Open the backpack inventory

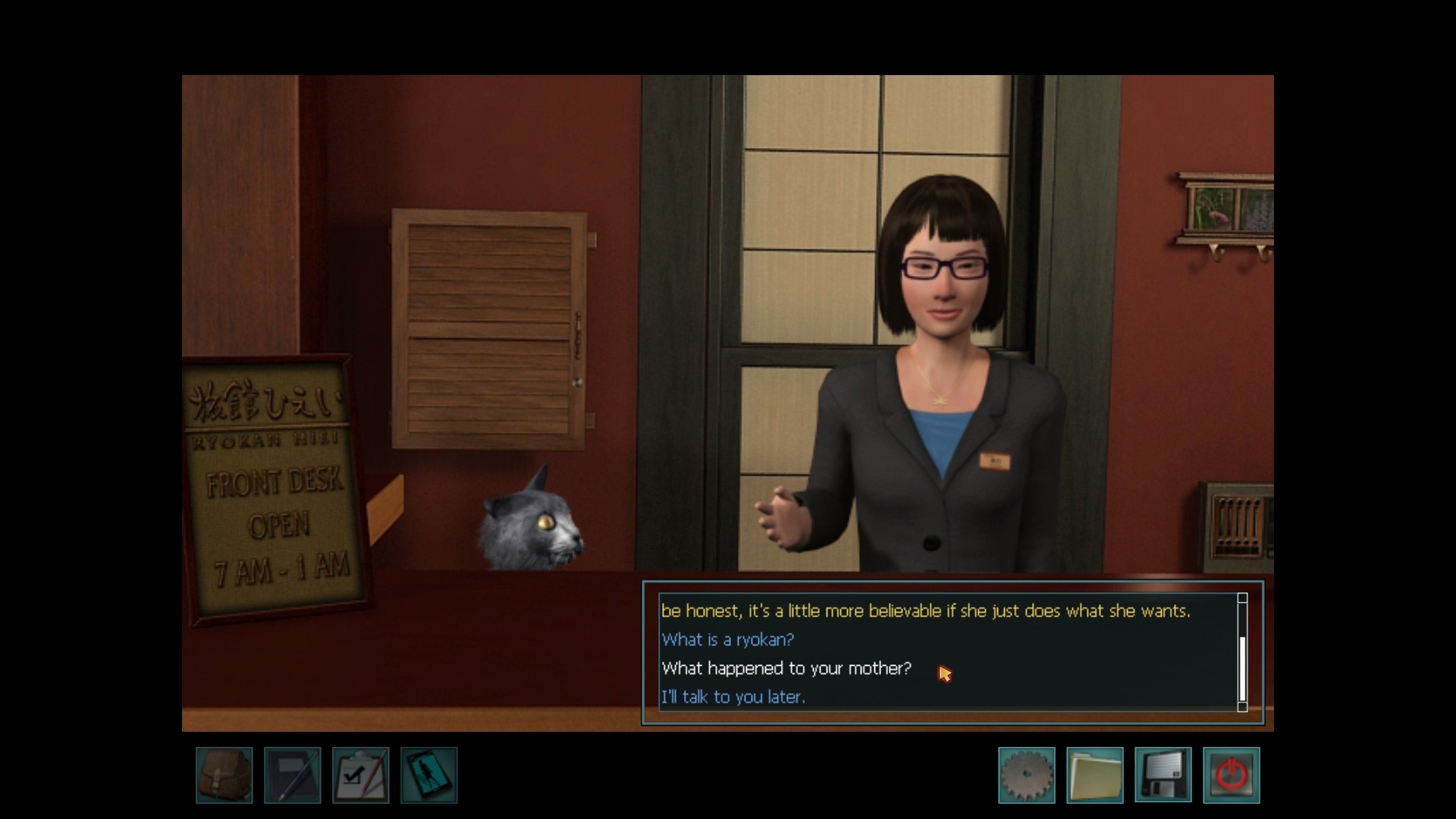point(224,775)
